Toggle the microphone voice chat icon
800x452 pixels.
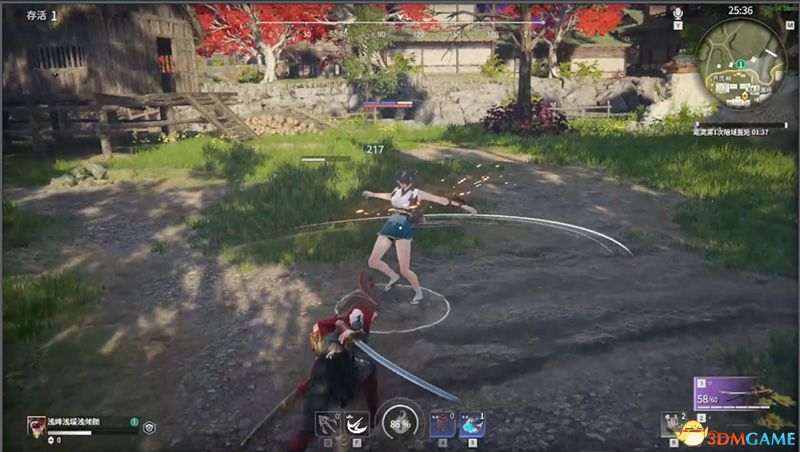click(677, 12)
